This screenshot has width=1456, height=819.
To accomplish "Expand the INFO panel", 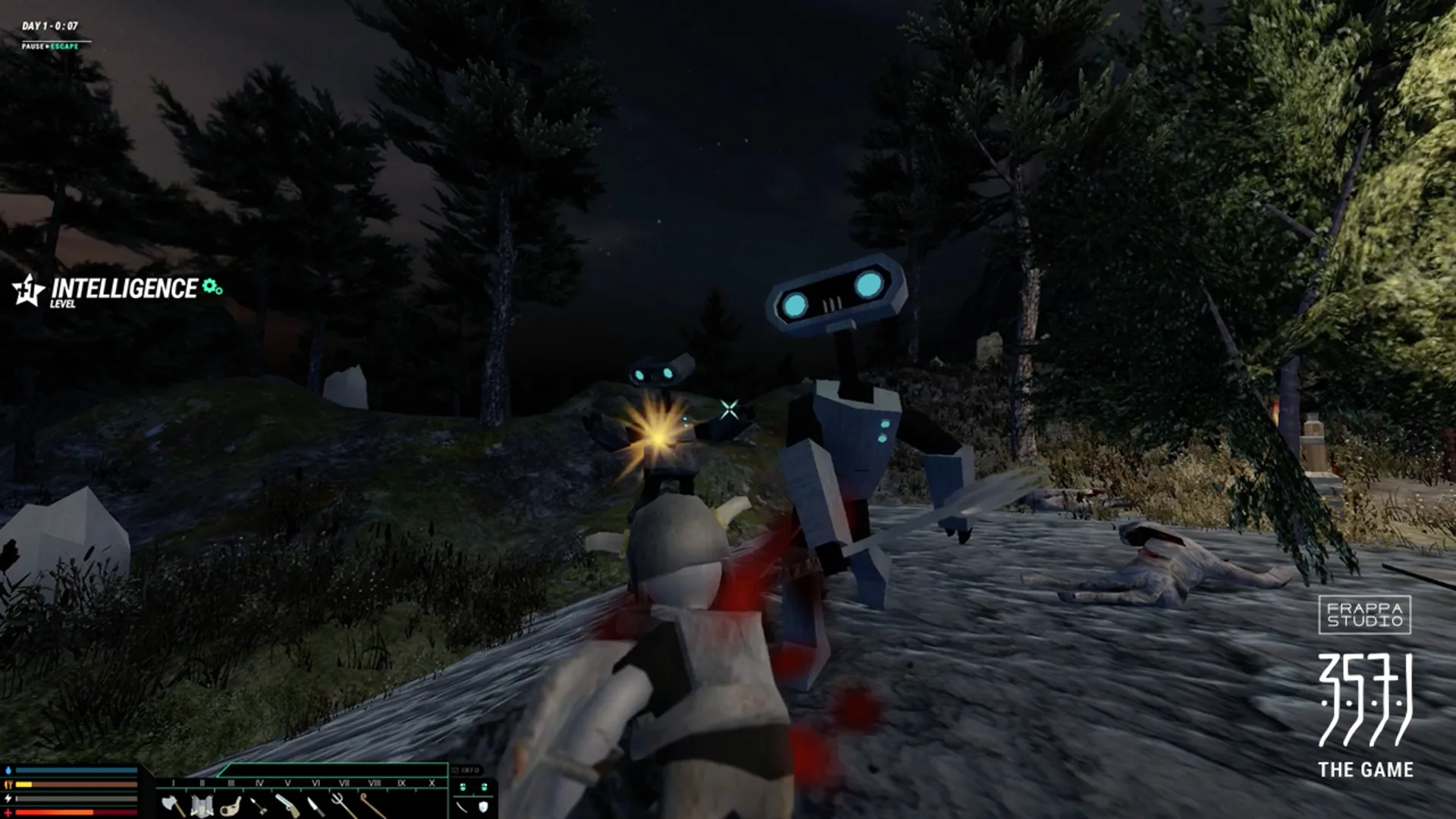I will (466, 770).
